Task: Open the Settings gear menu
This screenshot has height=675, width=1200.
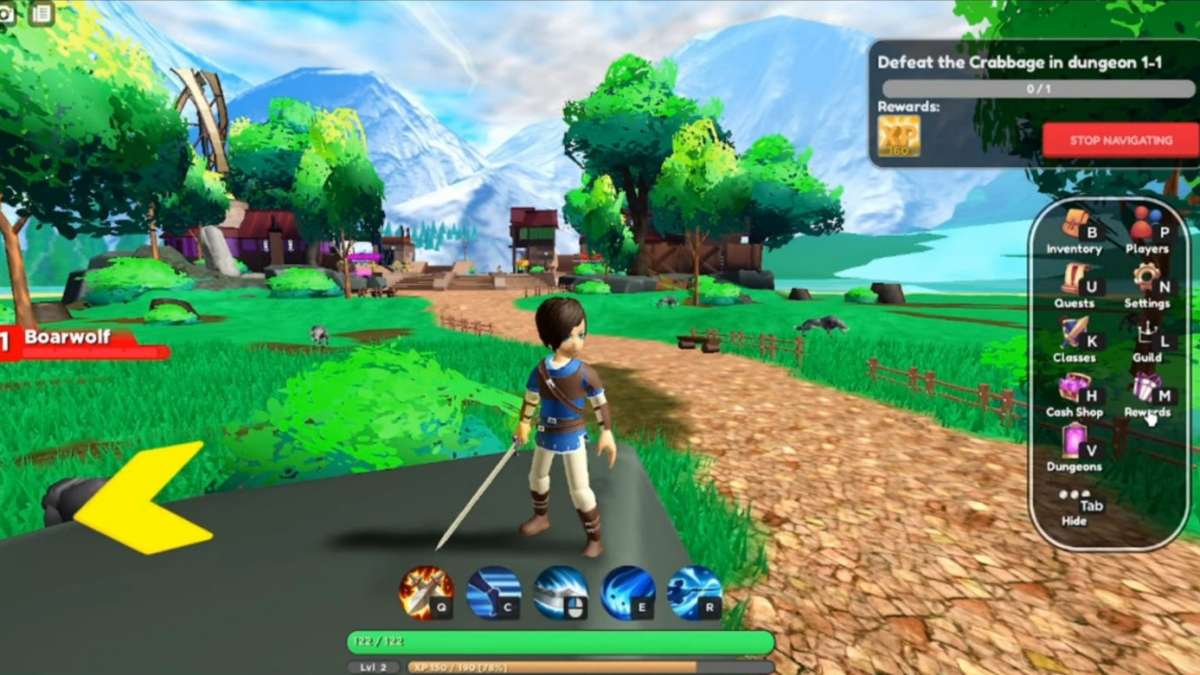Action: (x=1146, y=284)
